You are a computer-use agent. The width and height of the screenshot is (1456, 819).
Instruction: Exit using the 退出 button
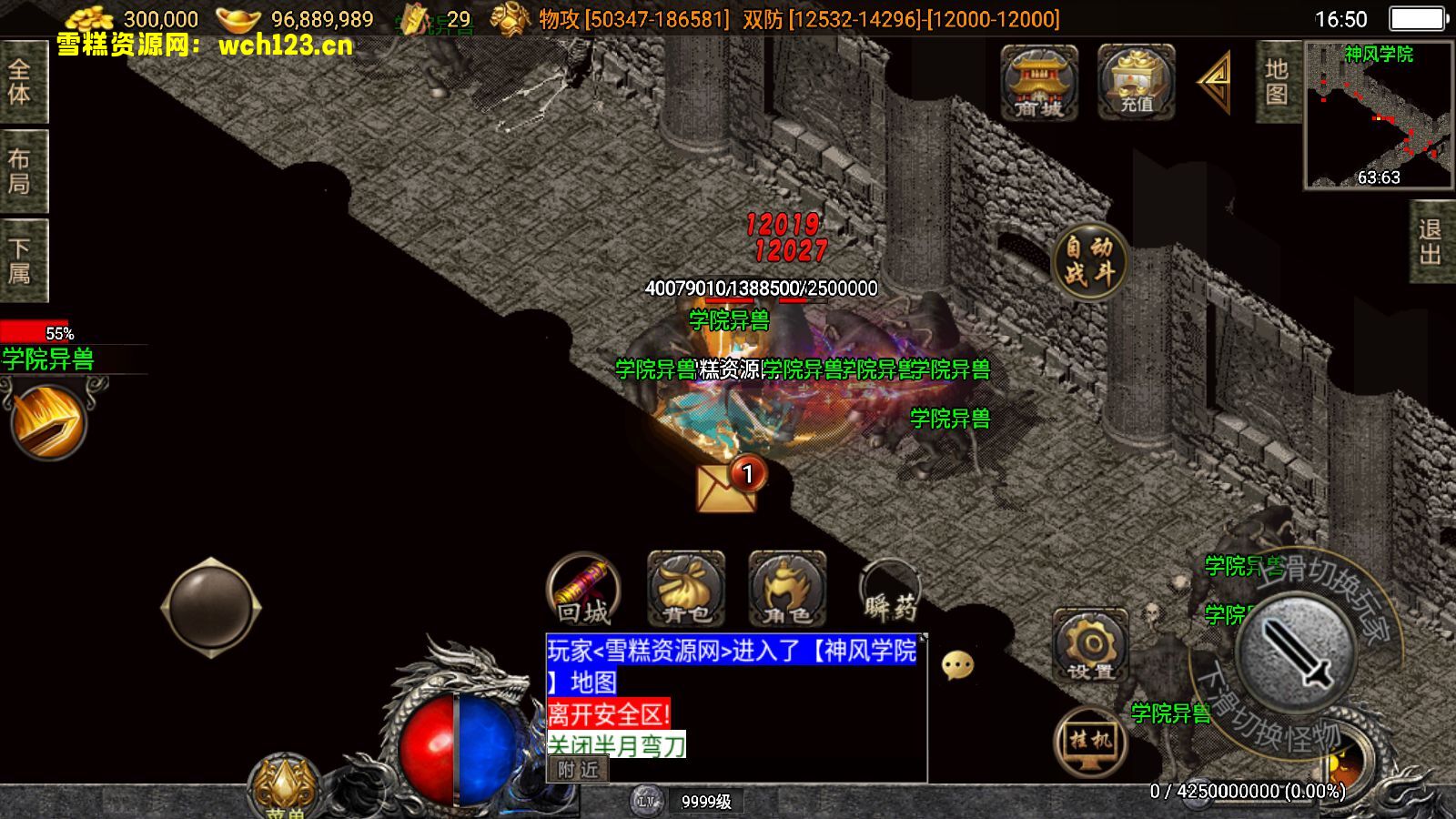coord(1431,242)
